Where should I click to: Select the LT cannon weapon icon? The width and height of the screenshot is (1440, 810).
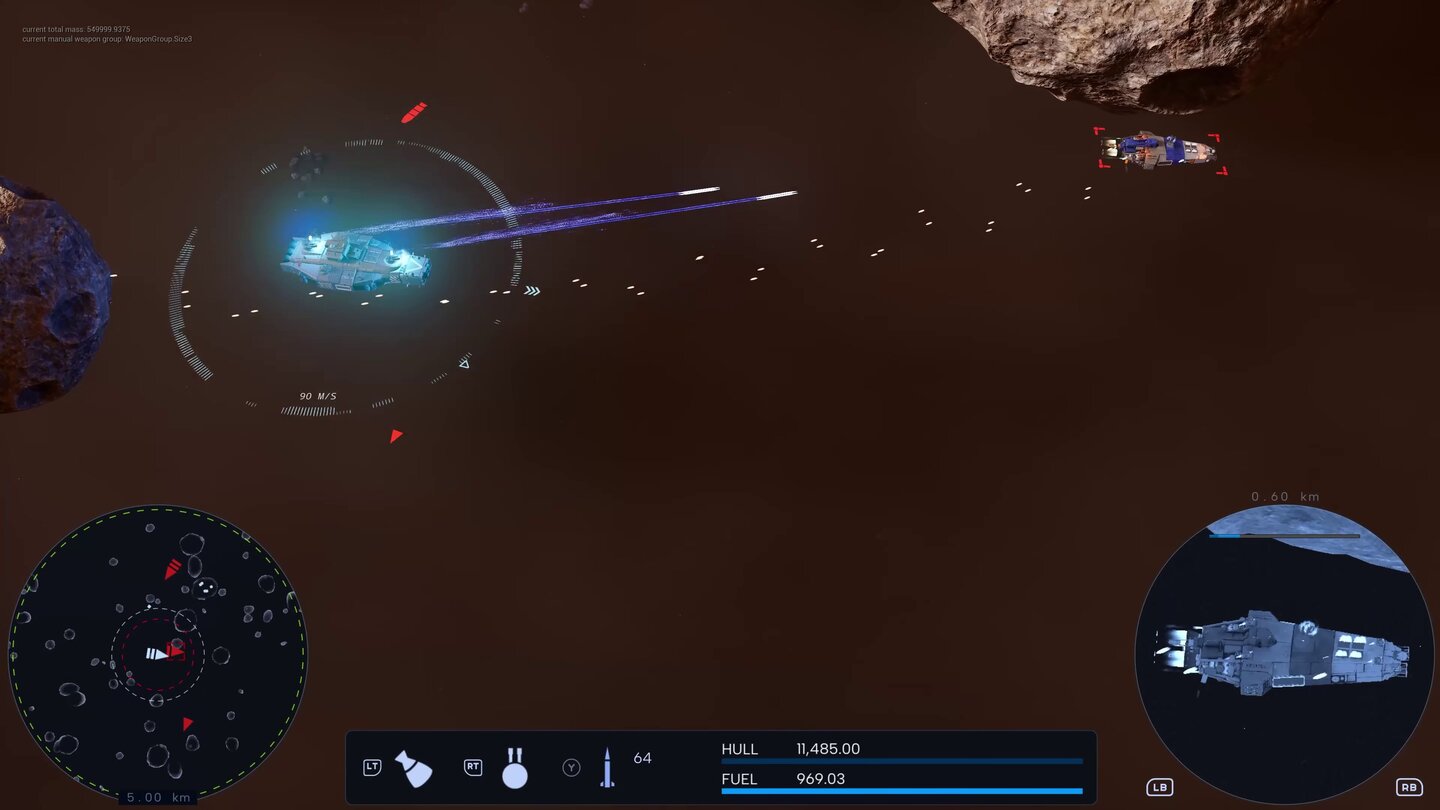tap(413, 766)
